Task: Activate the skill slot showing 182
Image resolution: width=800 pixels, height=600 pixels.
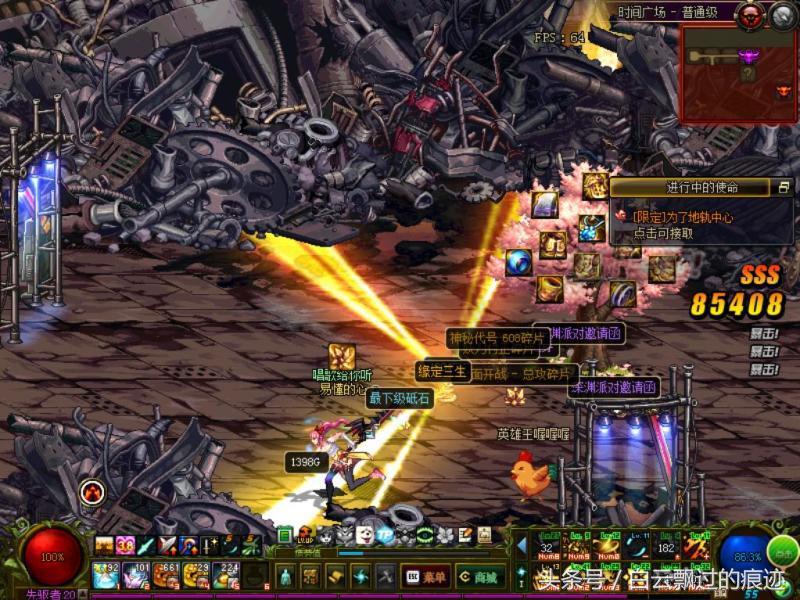Action: tap(666, 545)
